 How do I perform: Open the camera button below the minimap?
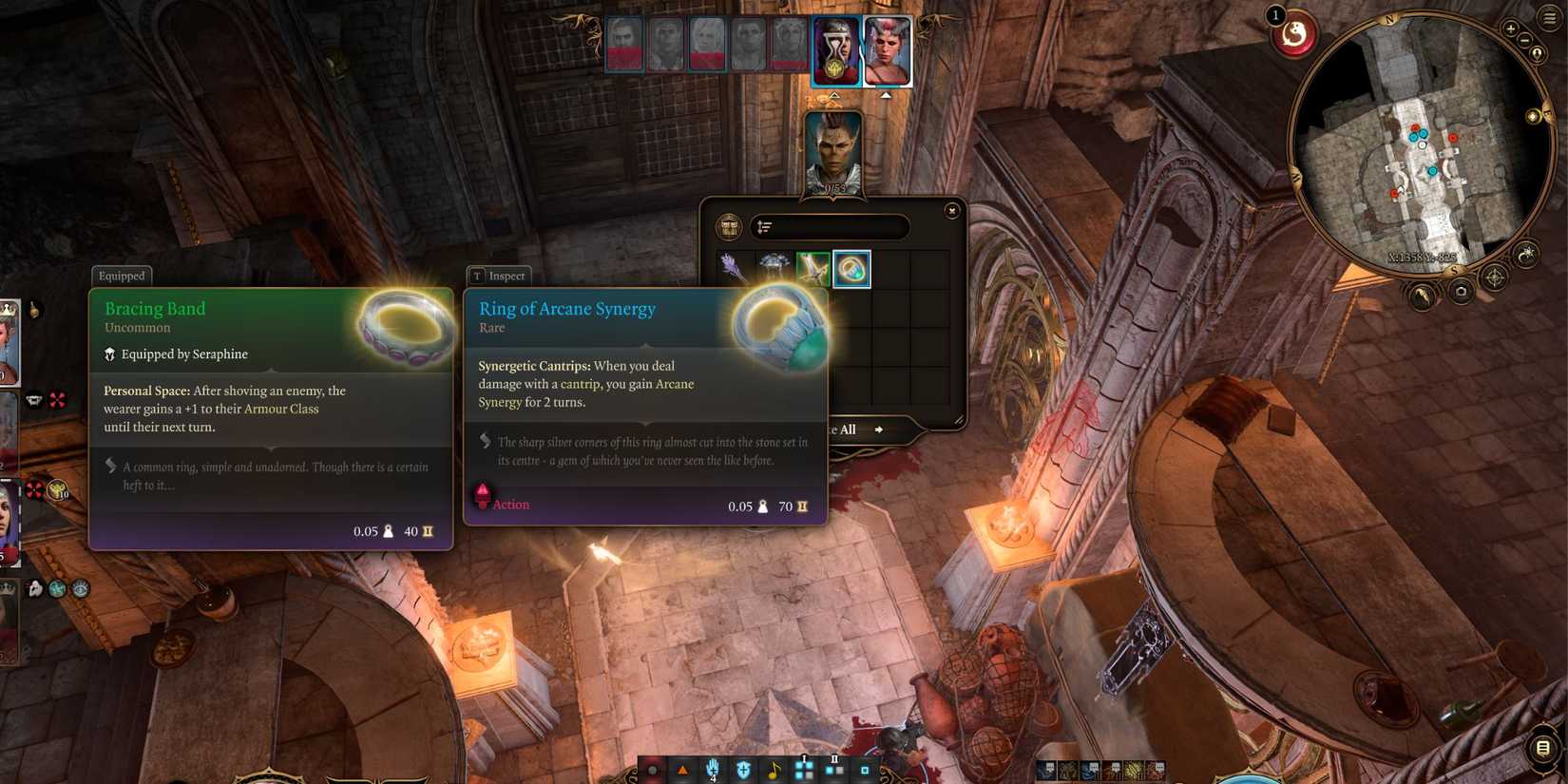pos(1461,293)
